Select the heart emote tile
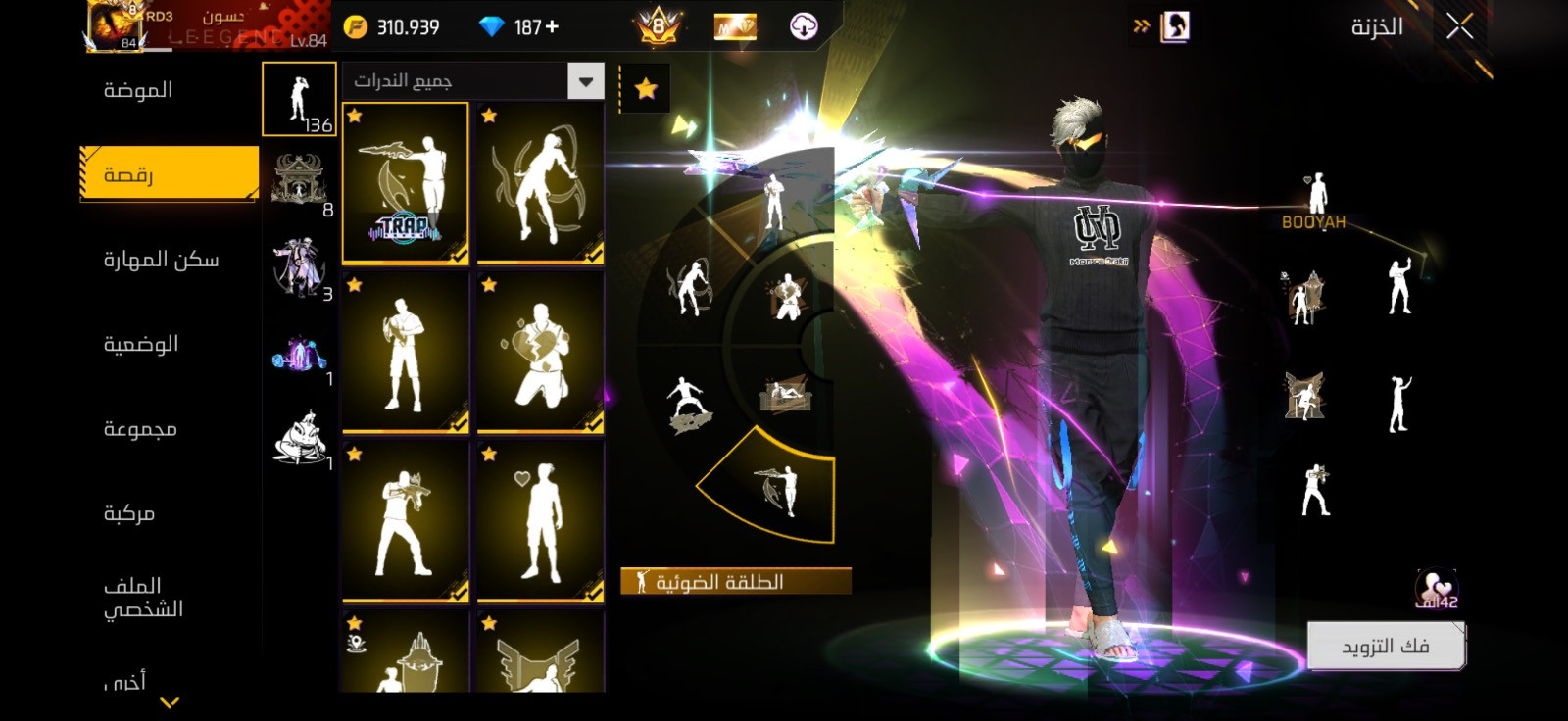The image size is (1568, 721). tap(540, 521)
